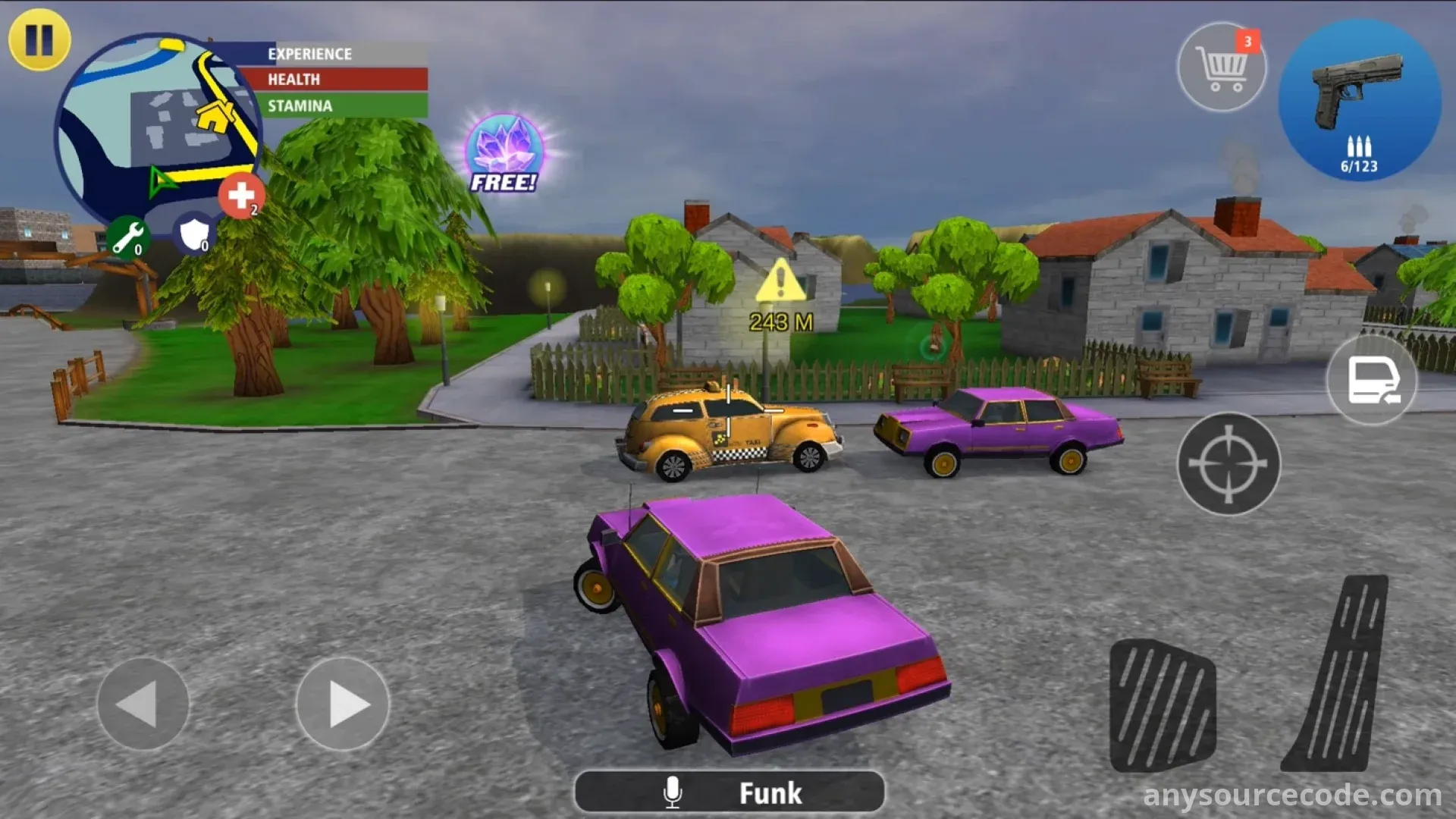The height and width of the screenshot is (819, 1456).
Task: Steer left with the left arrow
Action: 143,704
